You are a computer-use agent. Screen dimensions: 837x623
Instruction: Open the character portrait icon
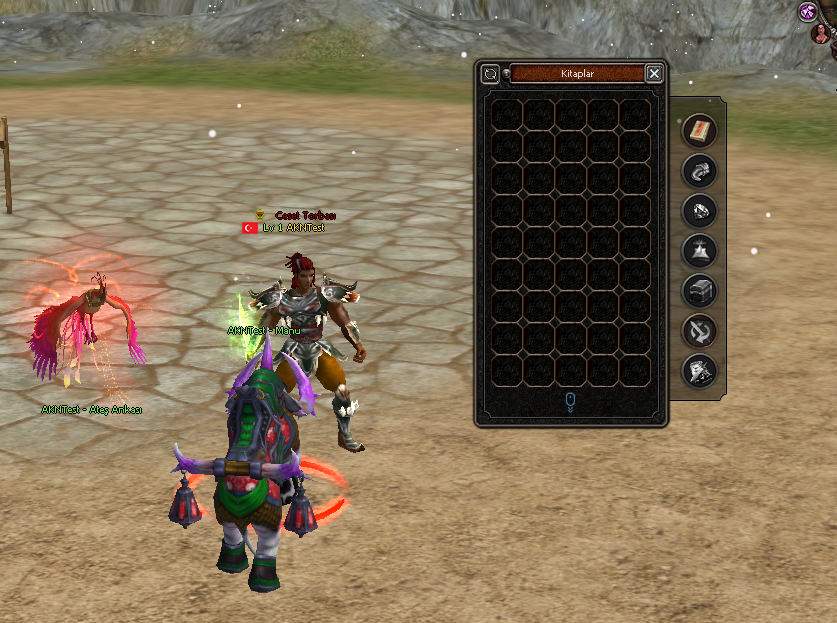pyautogui.click(x=822, y=34)
